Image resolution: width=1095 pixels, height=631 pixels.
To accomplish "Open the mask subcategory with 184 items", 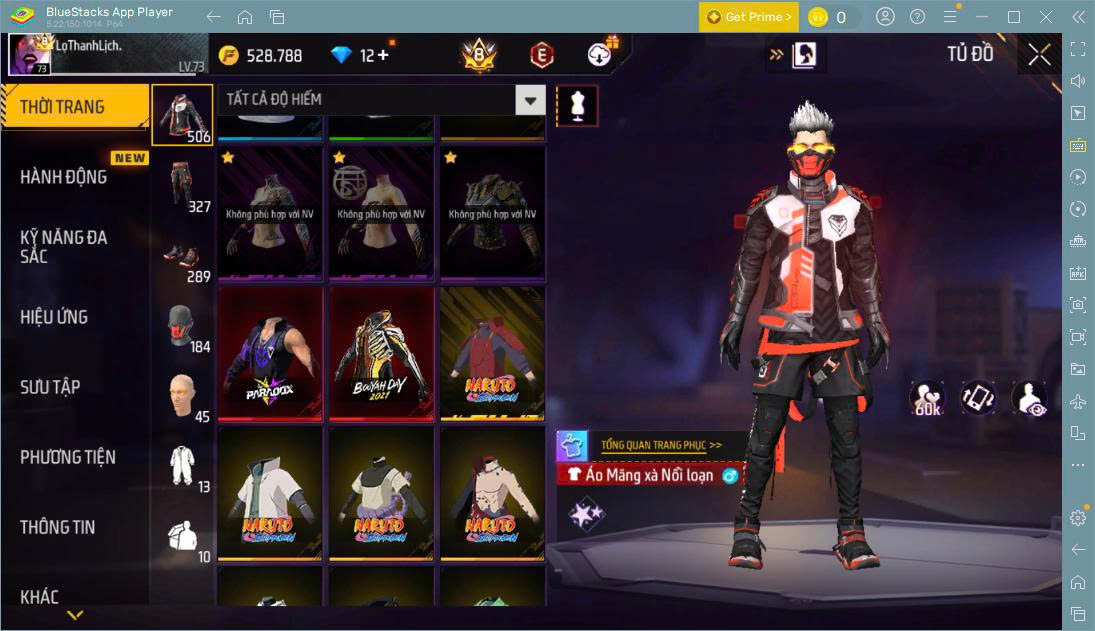I will [182, 325].
